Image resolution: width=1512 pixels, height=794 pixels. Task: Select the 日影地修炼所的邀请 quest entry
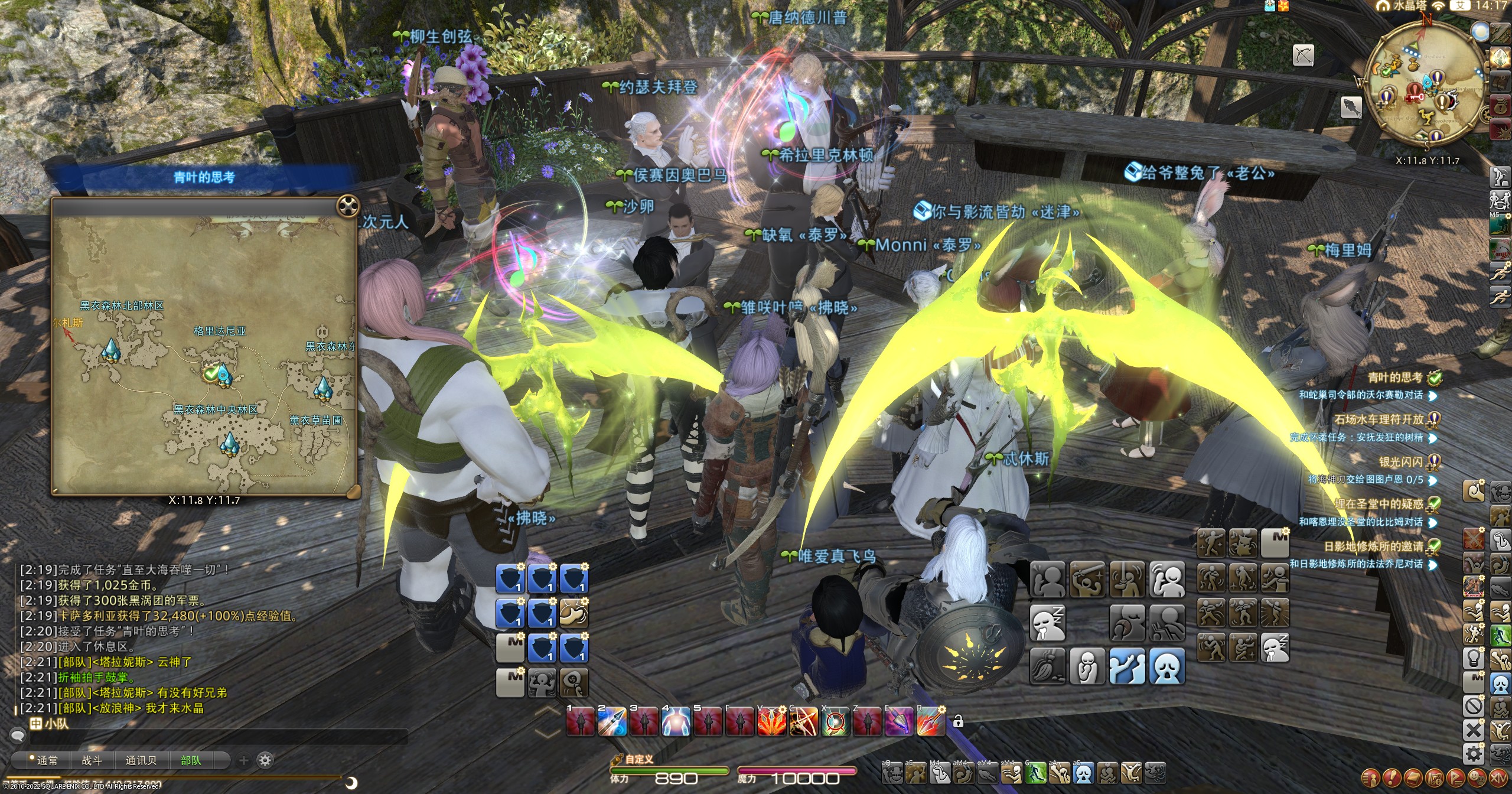(1373, 546)
